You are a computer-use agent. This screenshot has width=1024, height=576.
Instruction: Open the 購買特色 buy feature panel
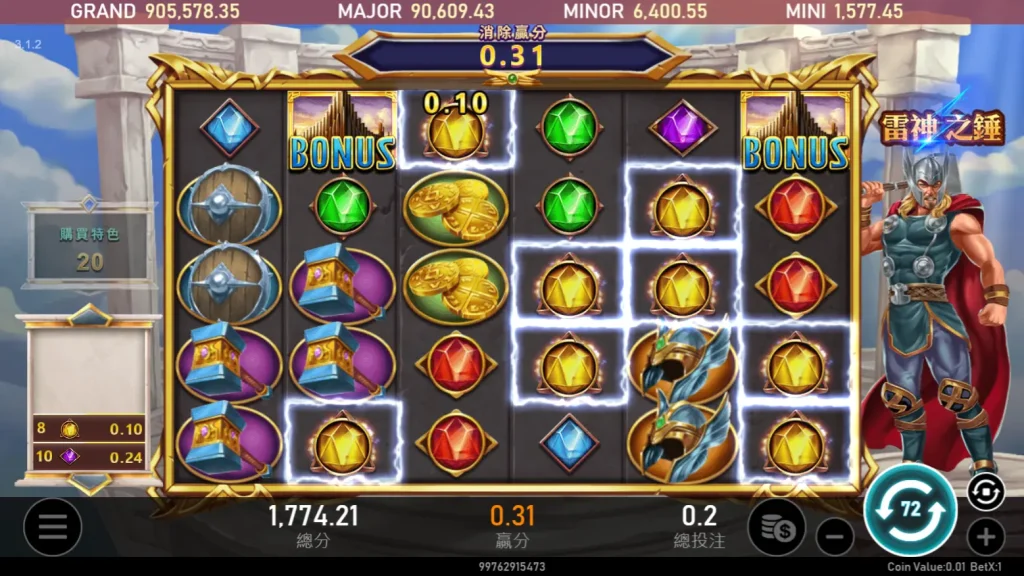pyautogui.click(x=88, y=247)
